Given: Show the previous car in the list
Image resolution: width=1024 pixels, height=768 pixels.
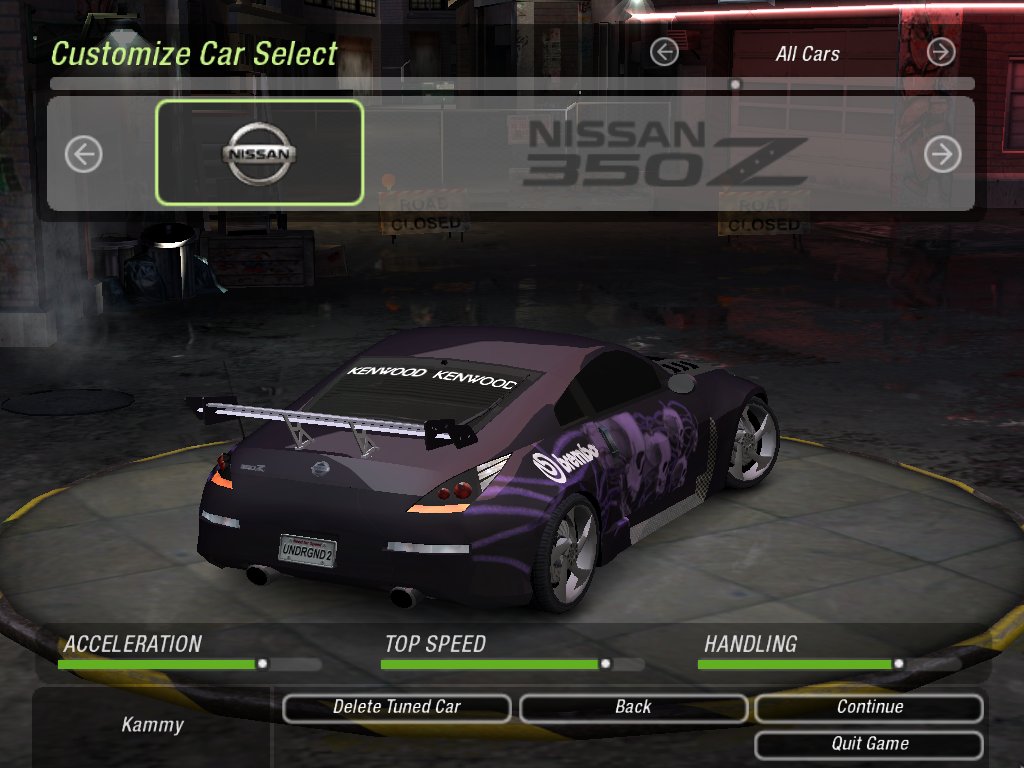Looking at the screenshot, I should point(84,154).
